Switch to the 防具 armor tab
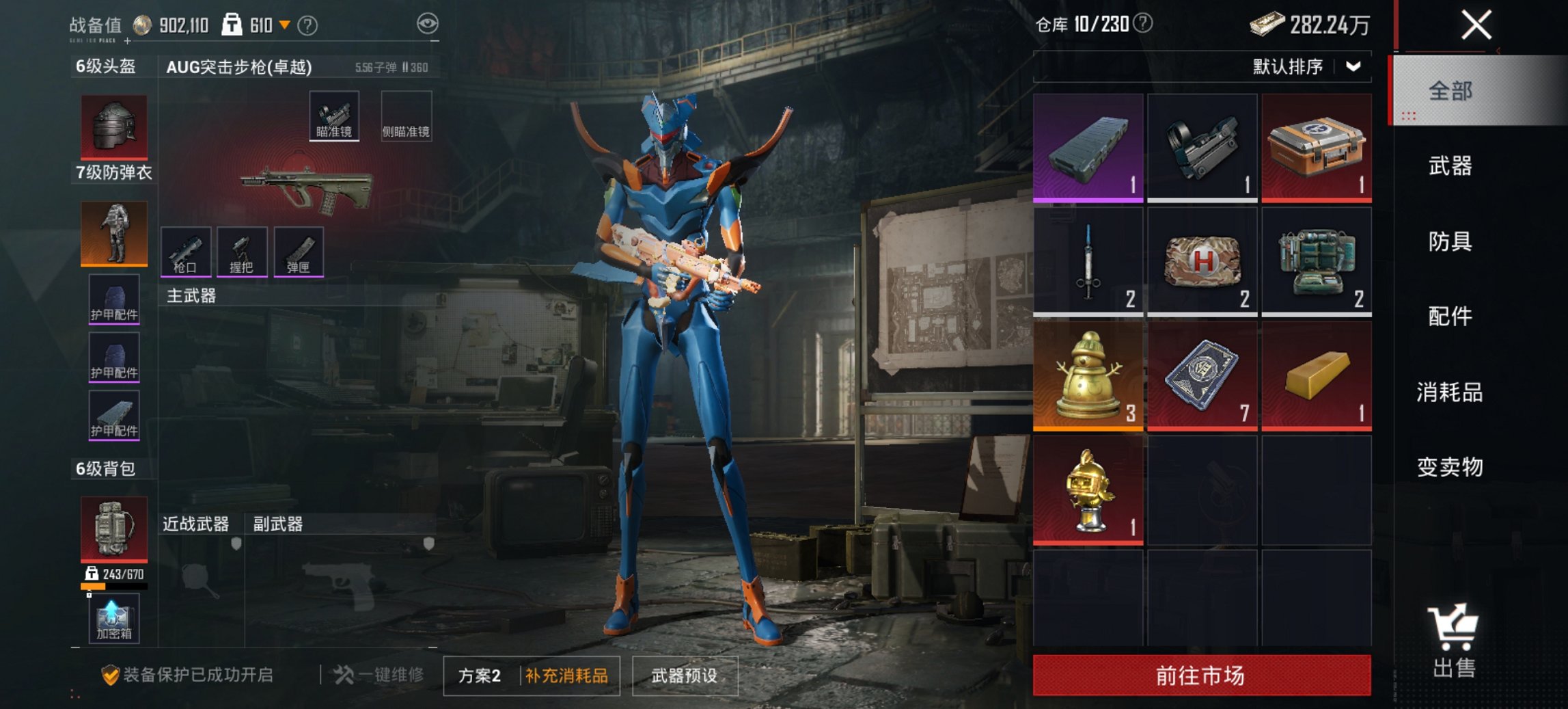The image size is (1568, 709). tap(1453, 242)
